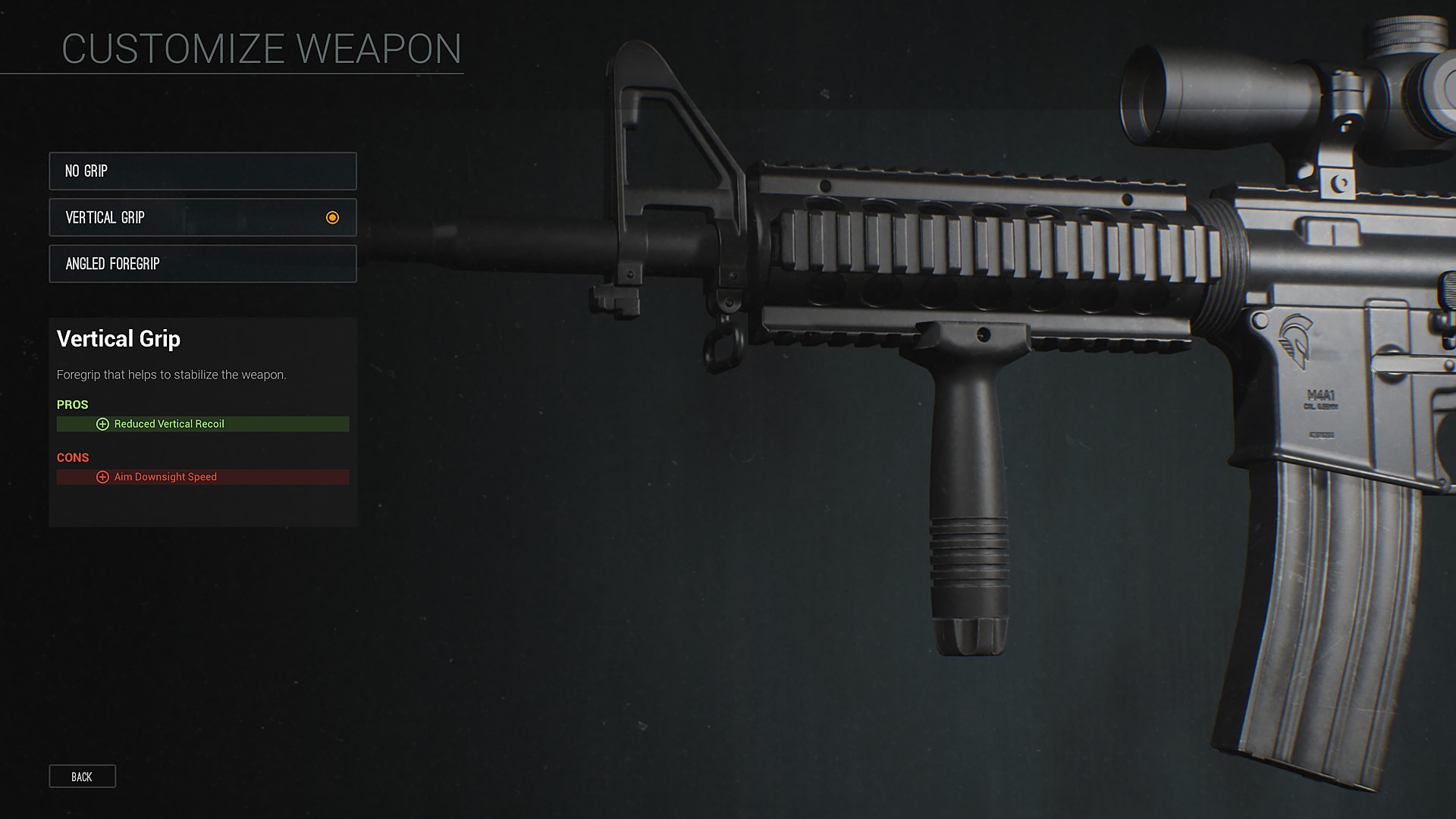Choose the Vertical Grip attachment
Viewport: 1456px width, 819px height.
pyautogui.click(x=202, y=218)
